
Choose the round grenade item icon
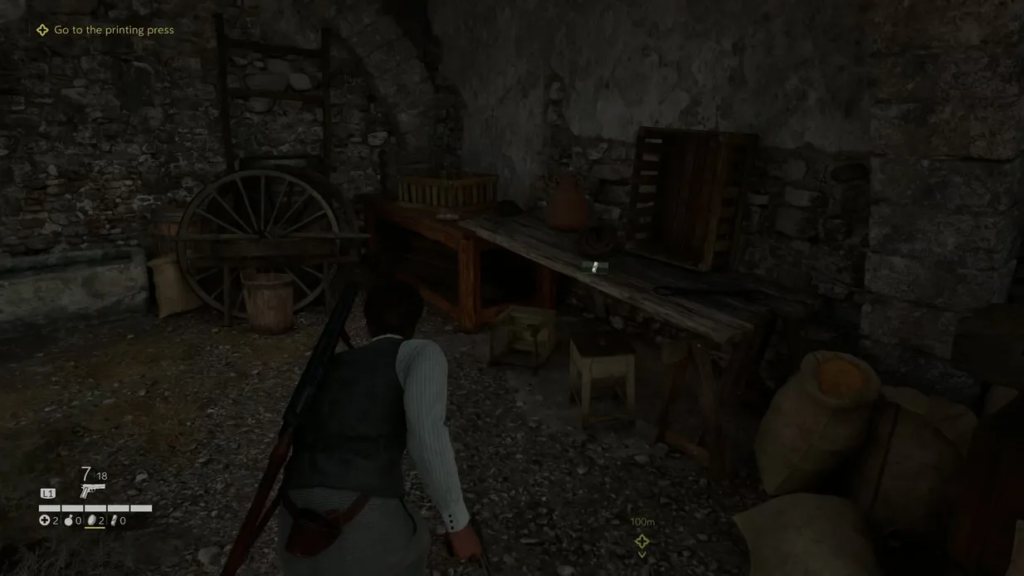coord(69,520)
